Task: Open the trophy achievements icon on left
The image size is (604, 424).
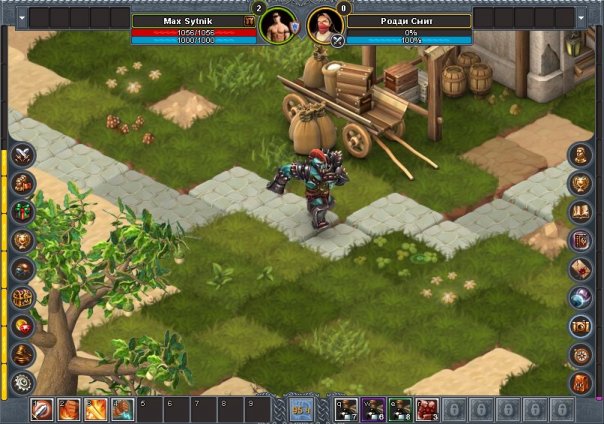Action: point(22,240)
